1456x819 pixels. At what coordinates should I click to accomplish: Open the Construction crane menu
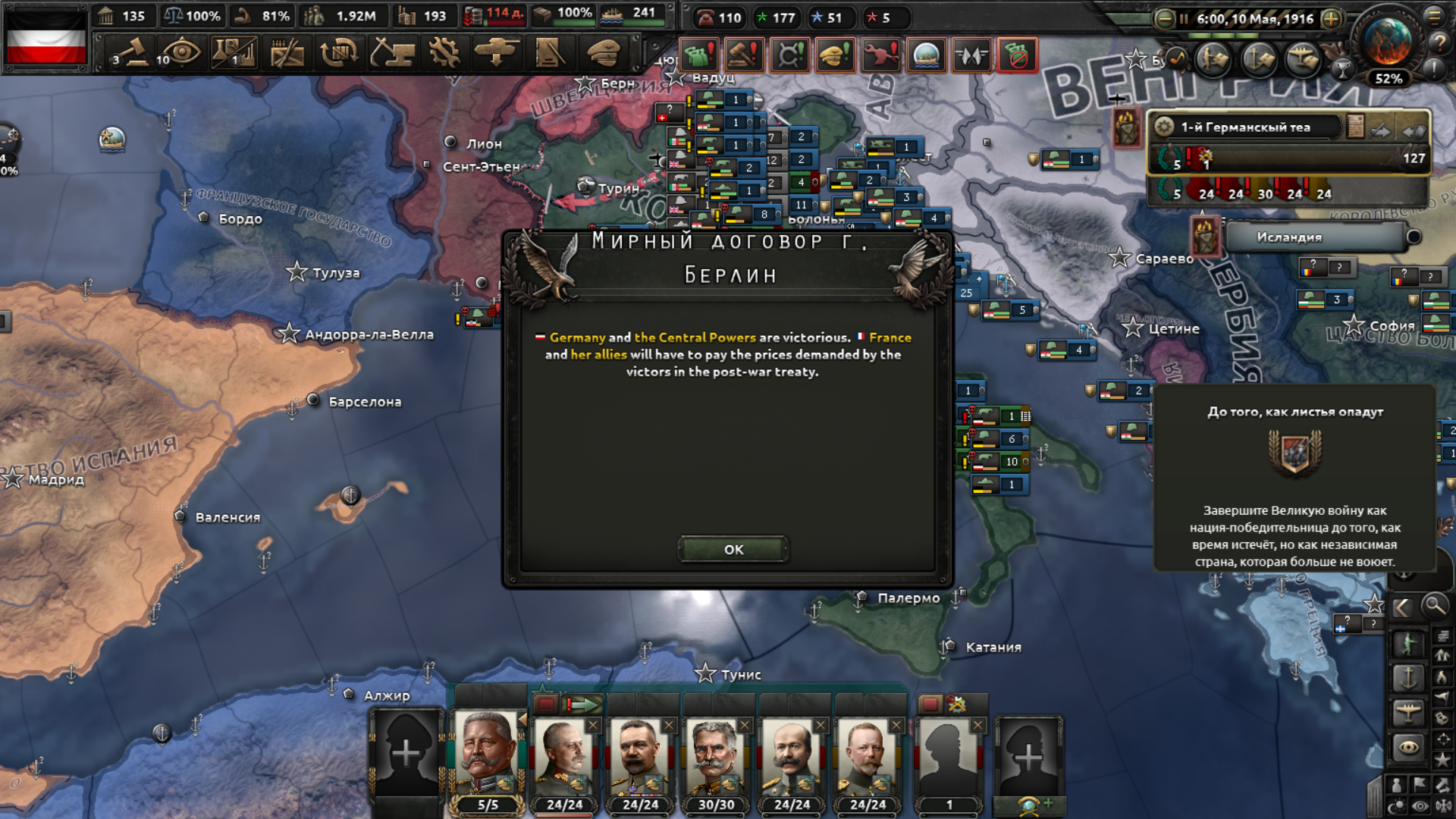pos(391,53)
